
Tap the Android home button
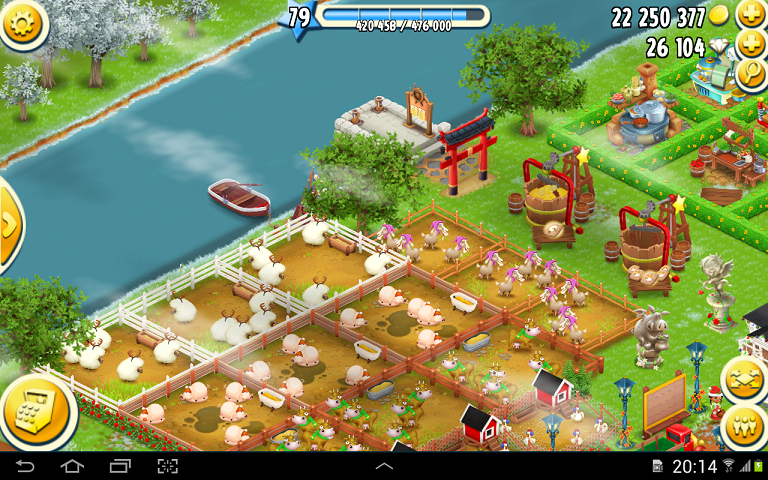click(x=72, y=467)
